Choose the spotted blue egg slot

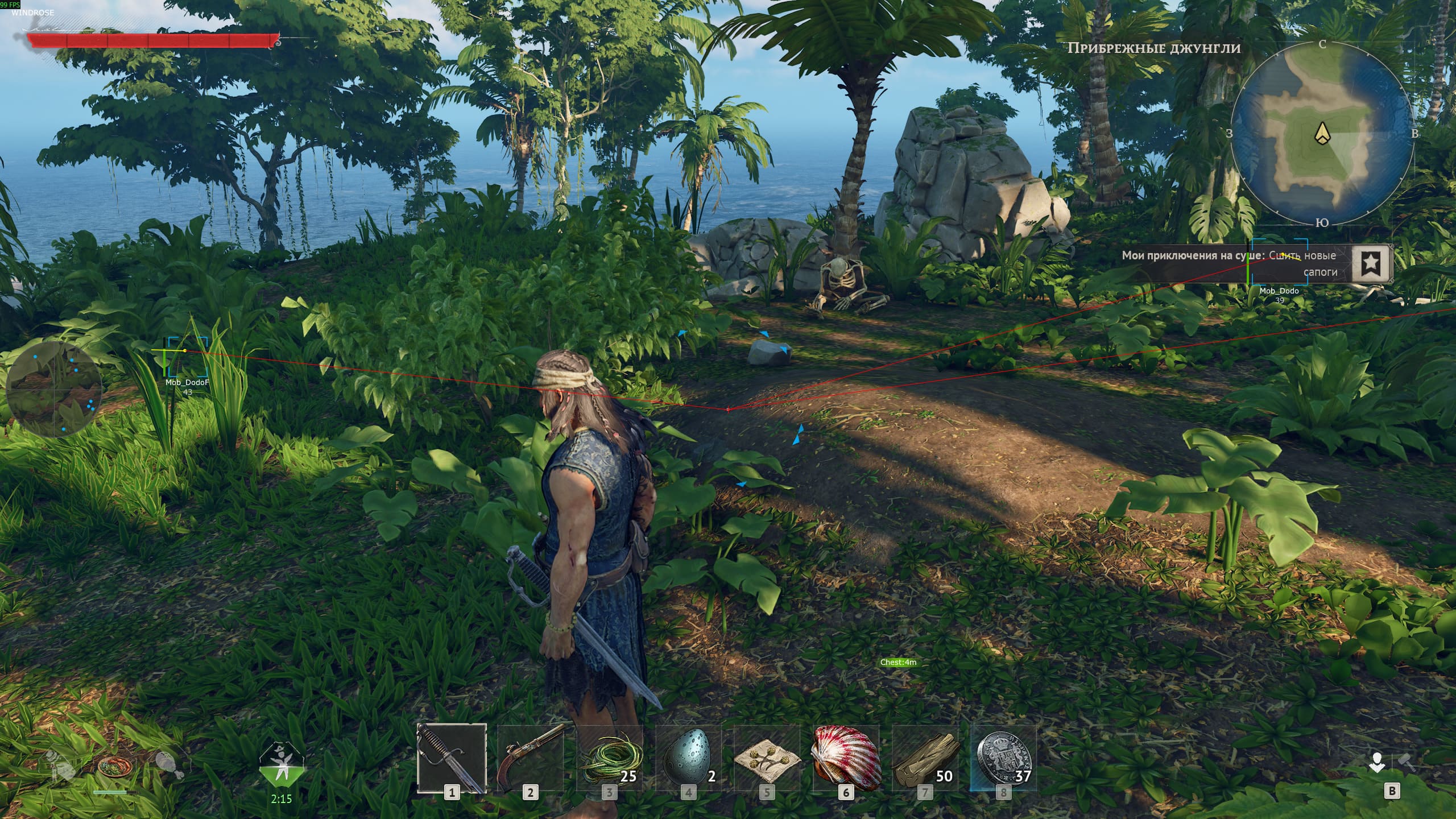pos(688,758)
